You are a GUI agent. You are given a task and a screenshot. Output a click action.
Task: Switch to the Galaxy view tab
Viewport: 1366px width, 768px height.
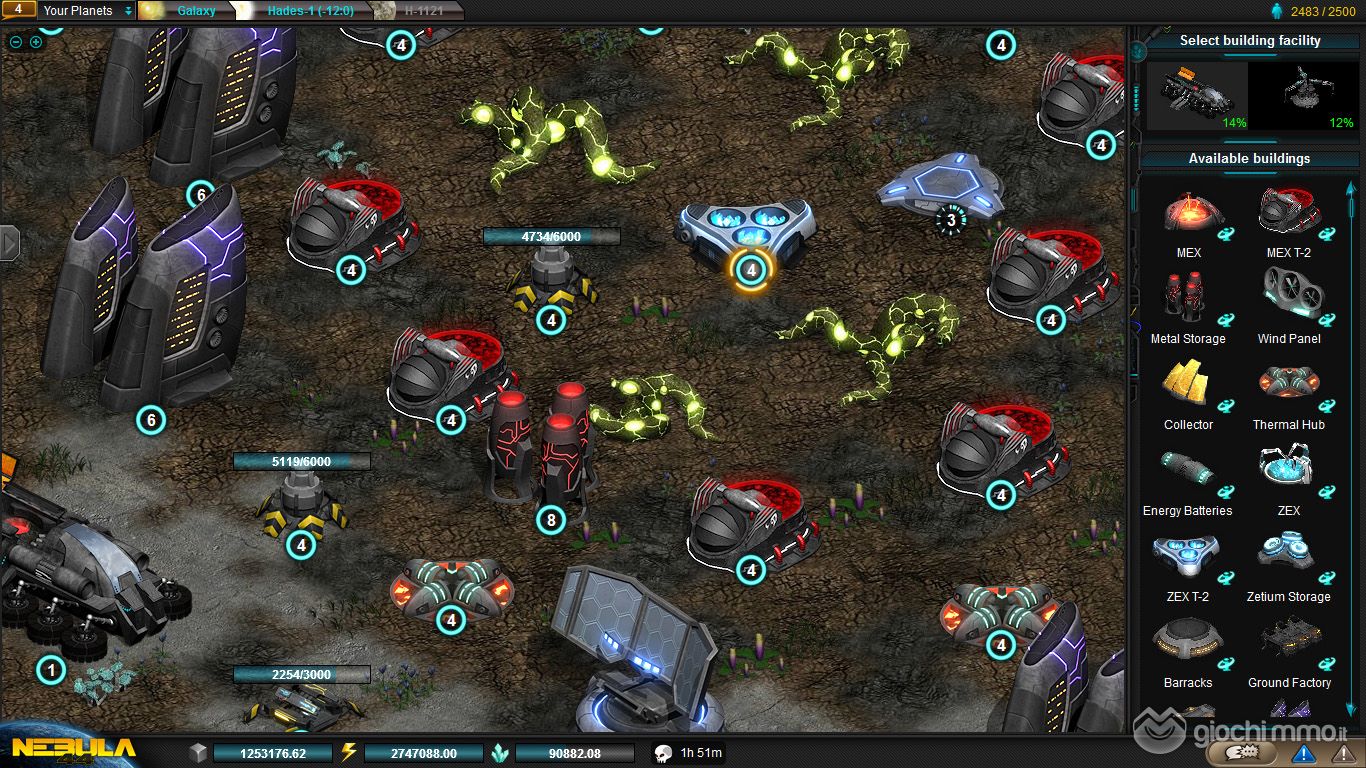(196, 11)
